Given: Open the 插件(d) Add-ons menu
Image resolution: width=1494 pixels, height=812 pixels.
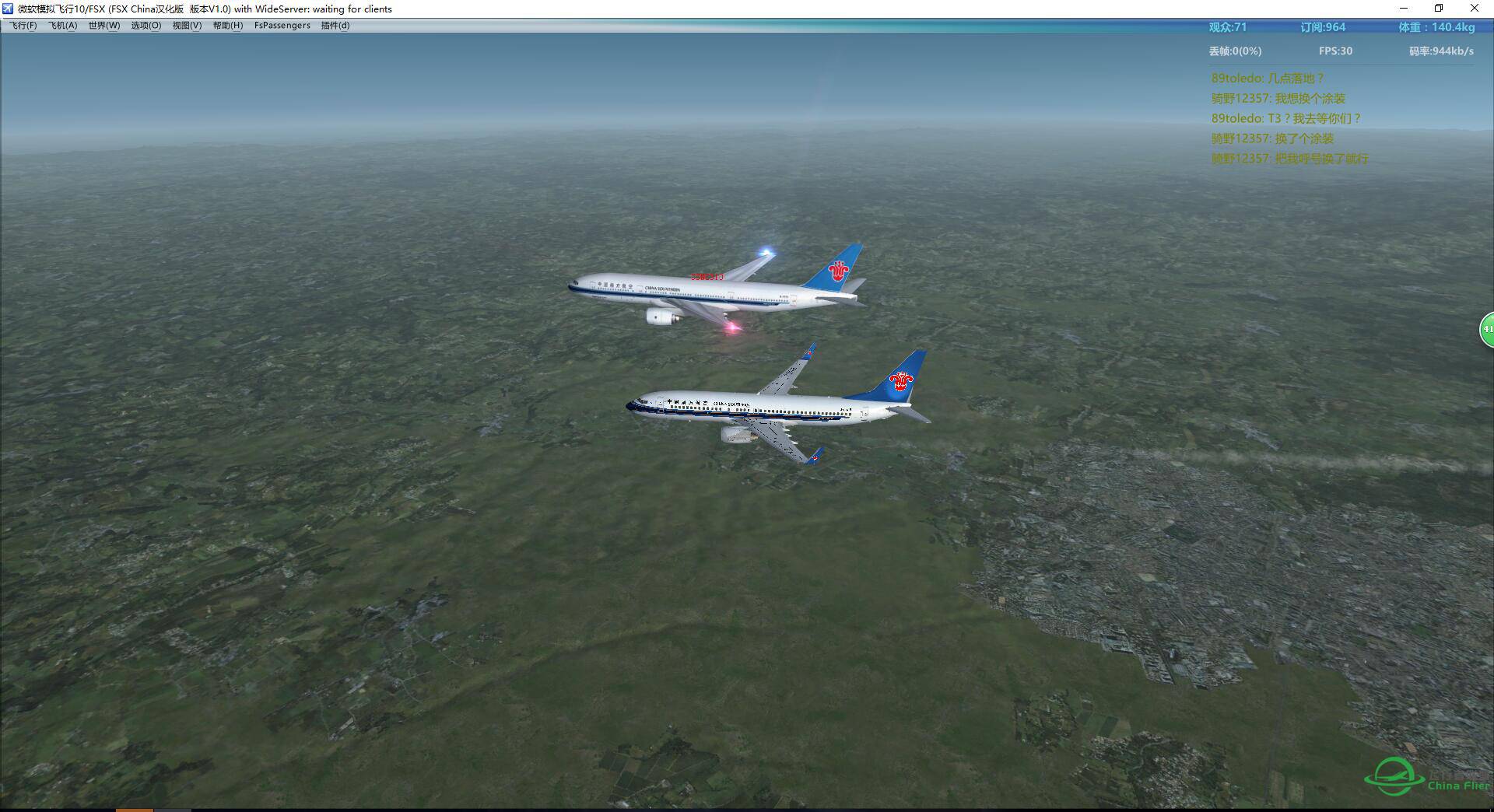Looking at the screenshot, I should (335, 26).
